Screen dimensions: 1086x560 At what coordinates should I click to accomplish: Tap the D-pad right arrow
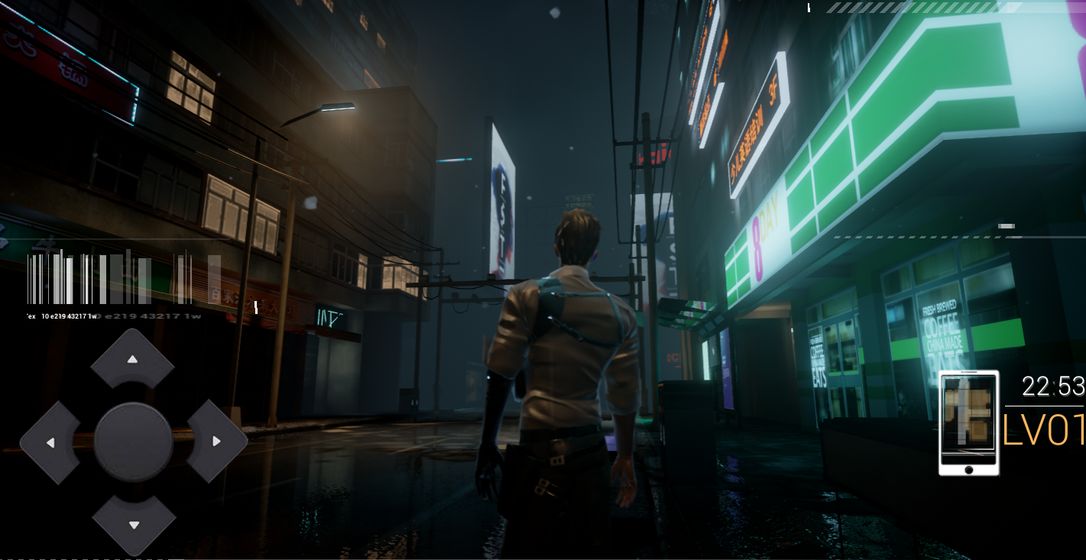(215, 442)
